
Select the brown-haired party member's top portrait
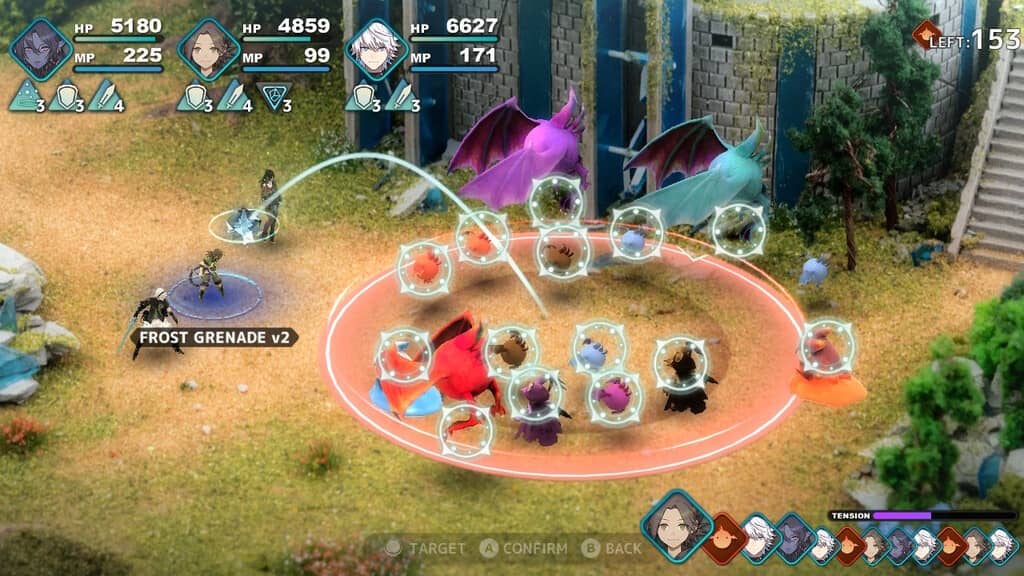coord(208,49)
